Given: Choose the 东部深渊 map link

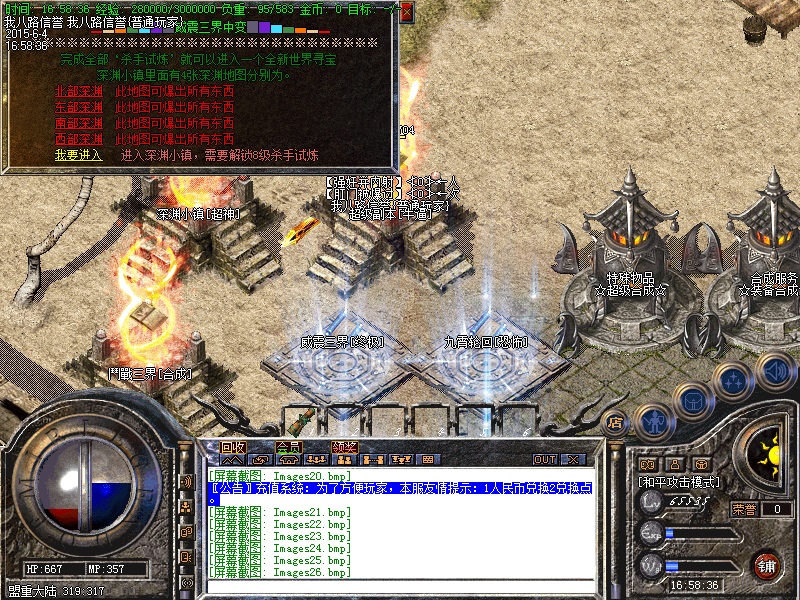Looking at the screenshot, I should point(79,107).
